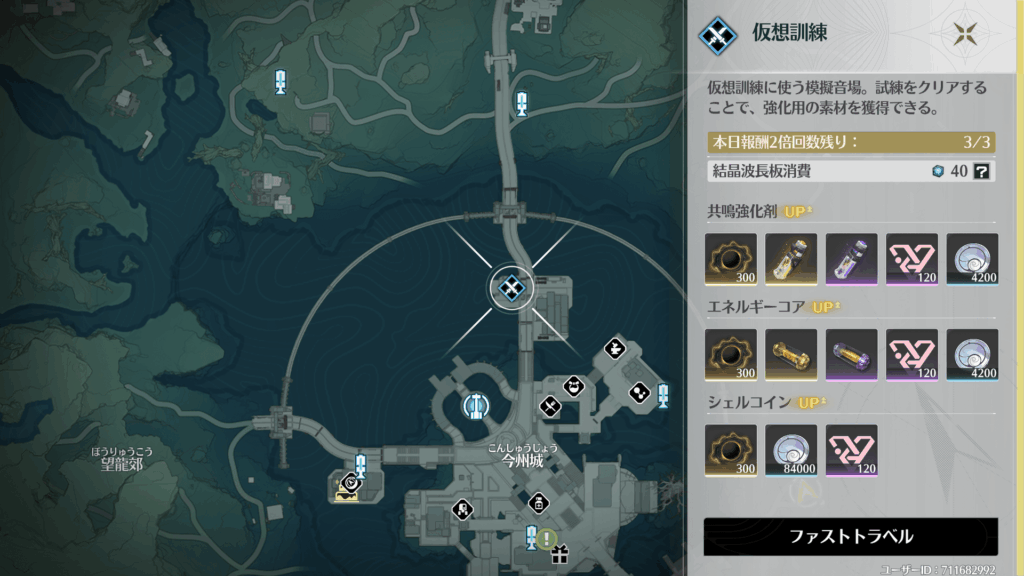This screenshot has width=1024, height=576.
Task: Select the golden potion in 共鳴強化剤 row
Action: (x=791, y=259)
